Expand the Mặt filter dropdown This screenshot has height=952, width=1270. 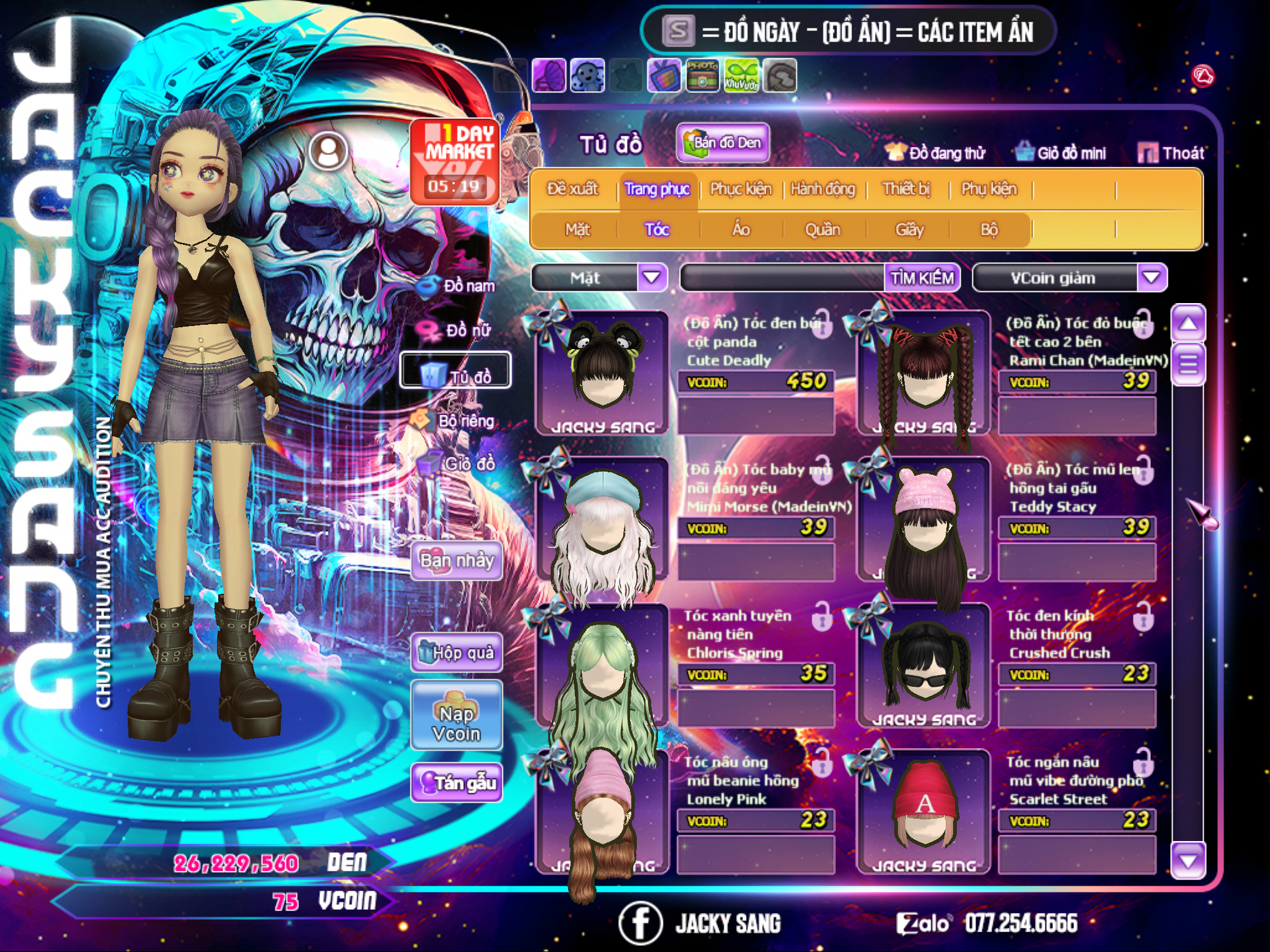pyautogui.click(x=651, y=278)
